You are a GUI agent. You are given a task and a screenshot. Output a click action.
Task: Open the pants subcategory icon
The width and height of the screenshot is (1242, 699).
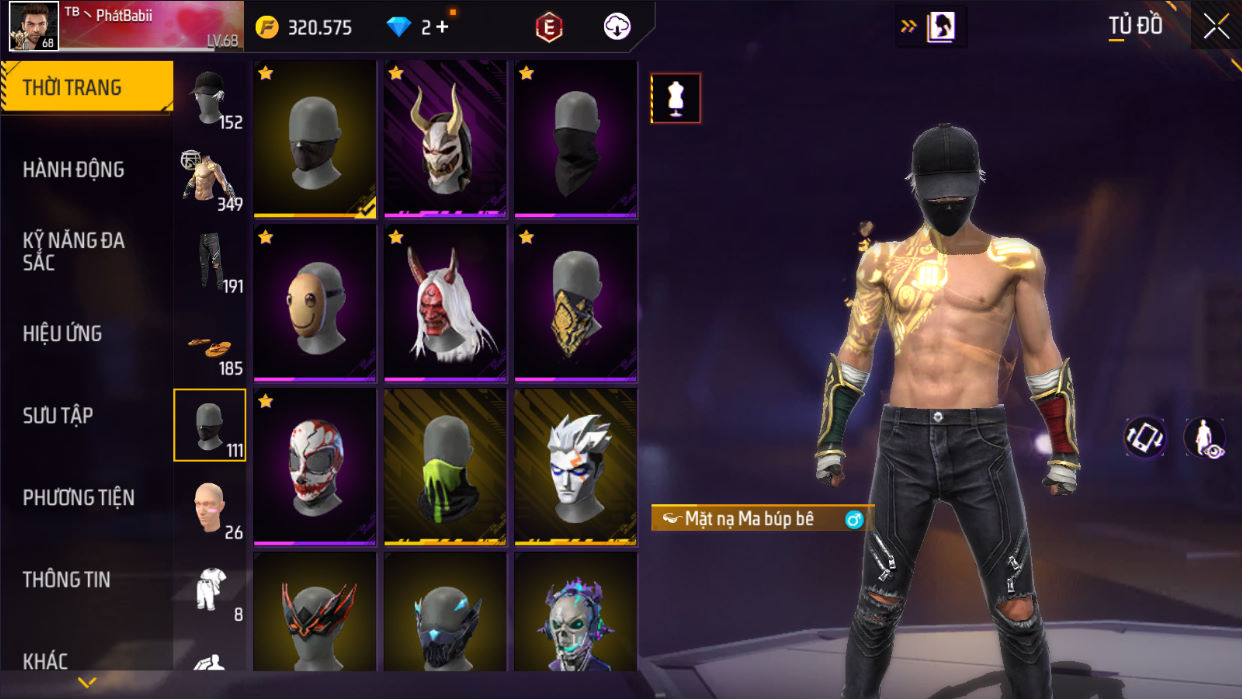[x=210, y=262]
